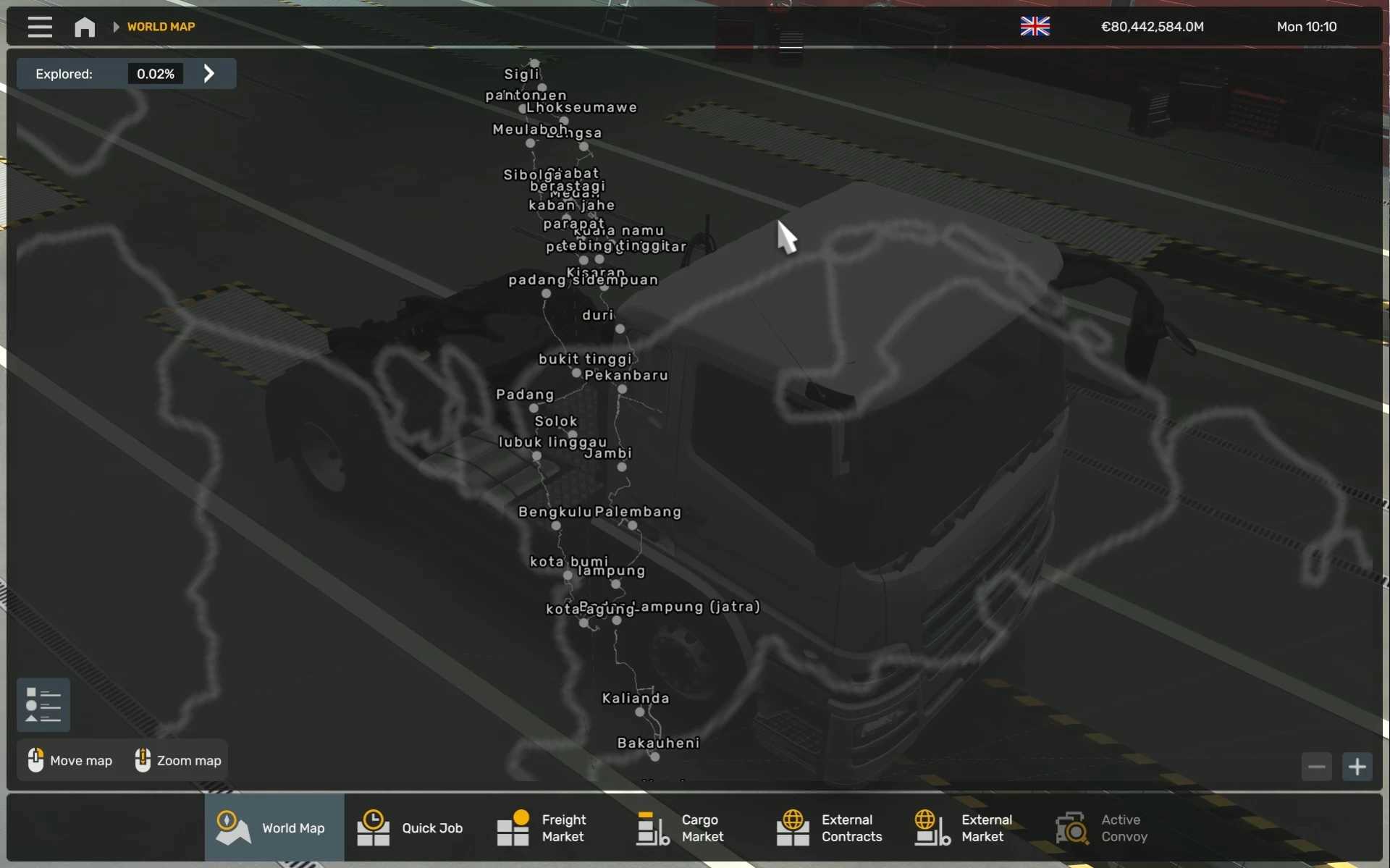
Task: Open the hamburger main menu
Action: 40,27
